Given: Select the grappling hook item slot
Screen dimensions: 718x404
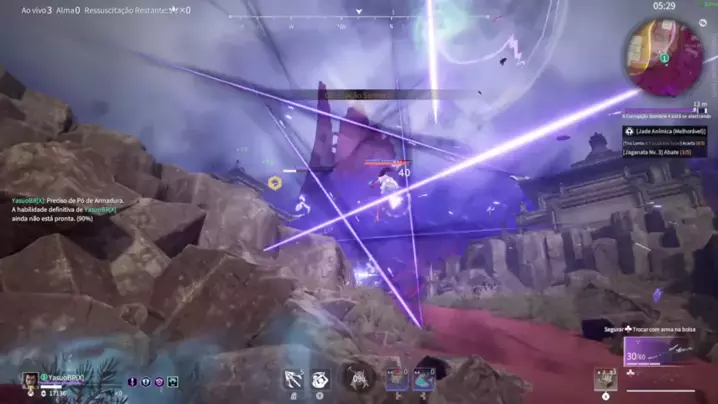Looking at the screenshot, I should (x=294, y=378).
